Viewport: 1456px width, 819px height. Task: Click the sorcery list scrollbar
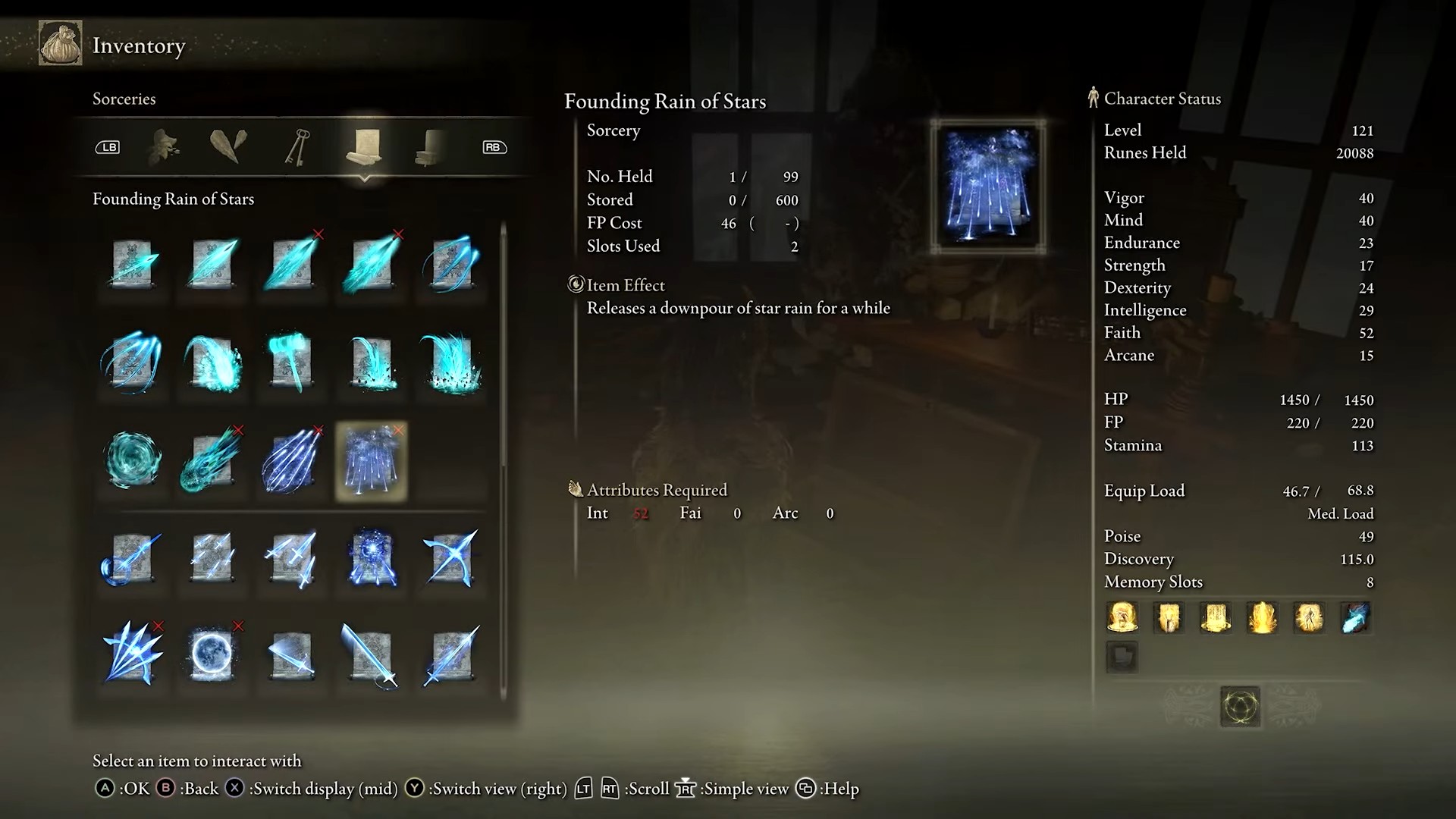503,455
